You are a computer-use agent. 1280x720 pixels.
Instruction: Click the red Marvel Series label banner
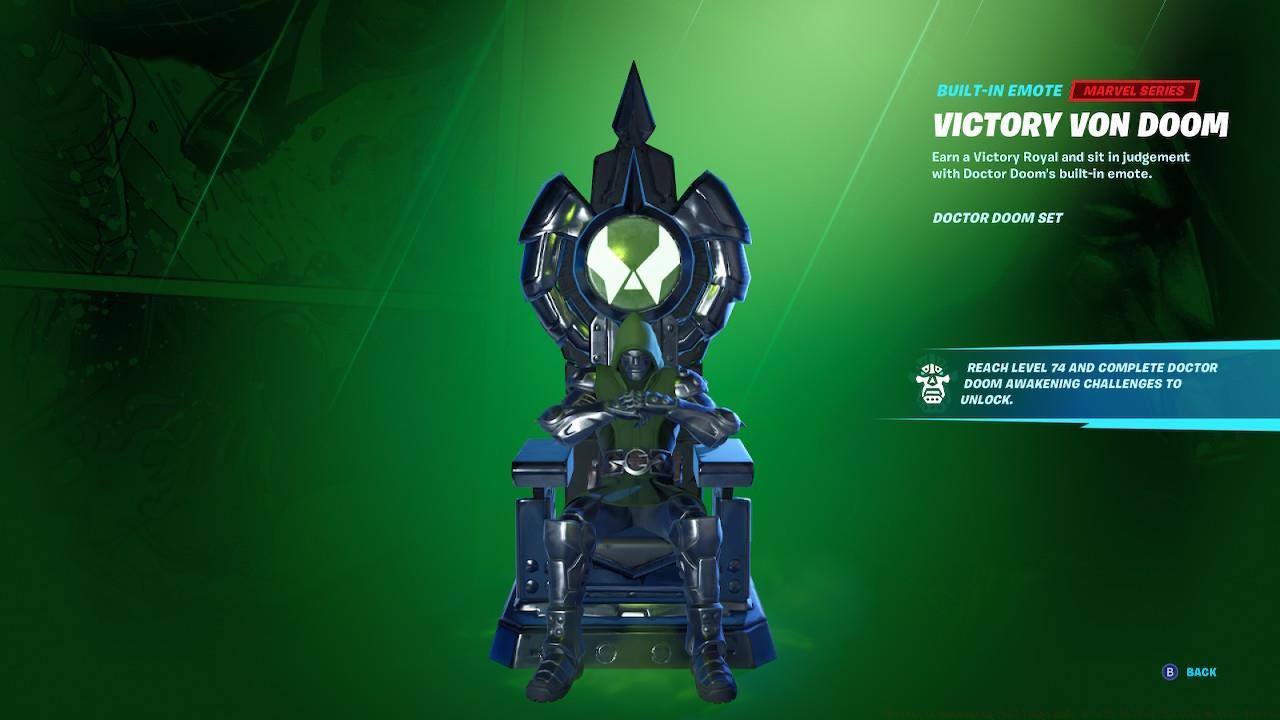click(x=1132, y=90)
